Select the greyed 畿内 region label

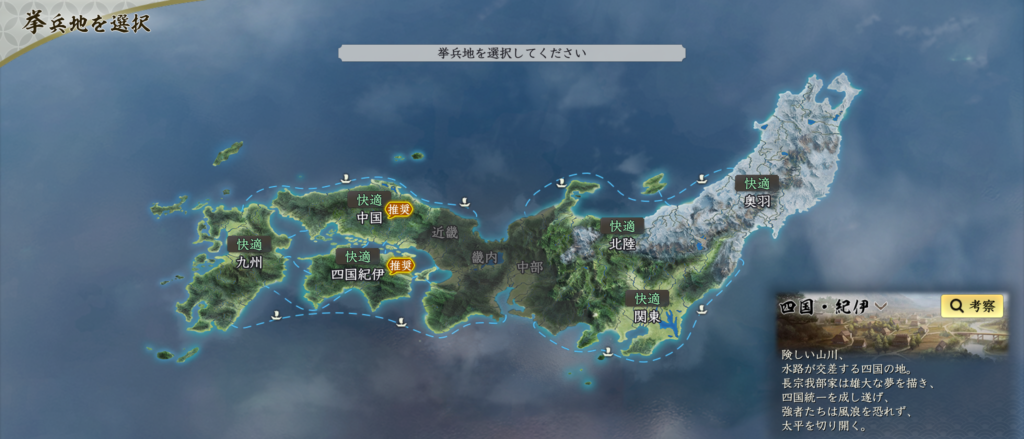pos(484,257)
